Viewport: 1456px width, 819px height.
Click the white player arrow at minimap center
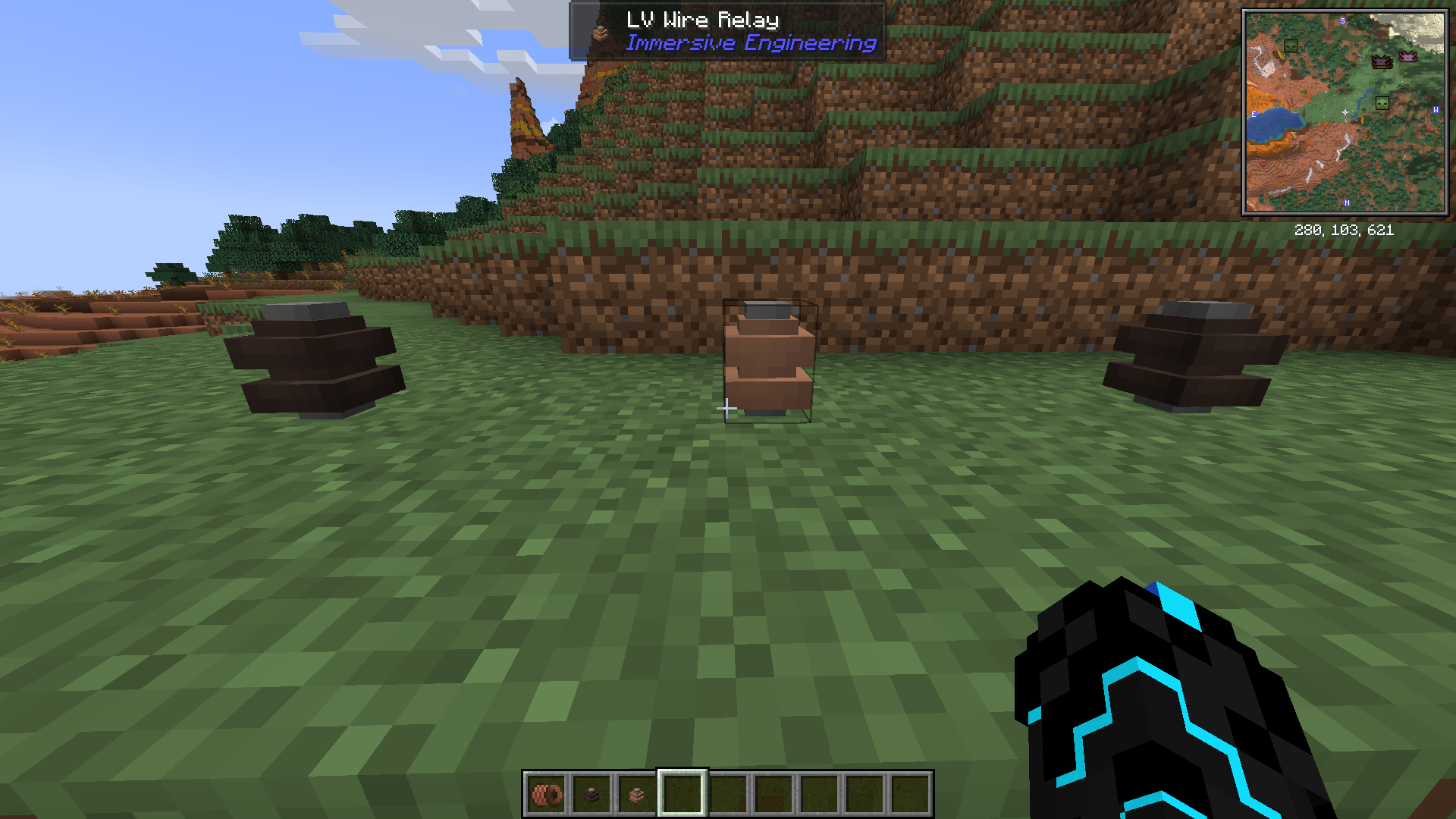pyautogui.click(x=1345, y=113)
